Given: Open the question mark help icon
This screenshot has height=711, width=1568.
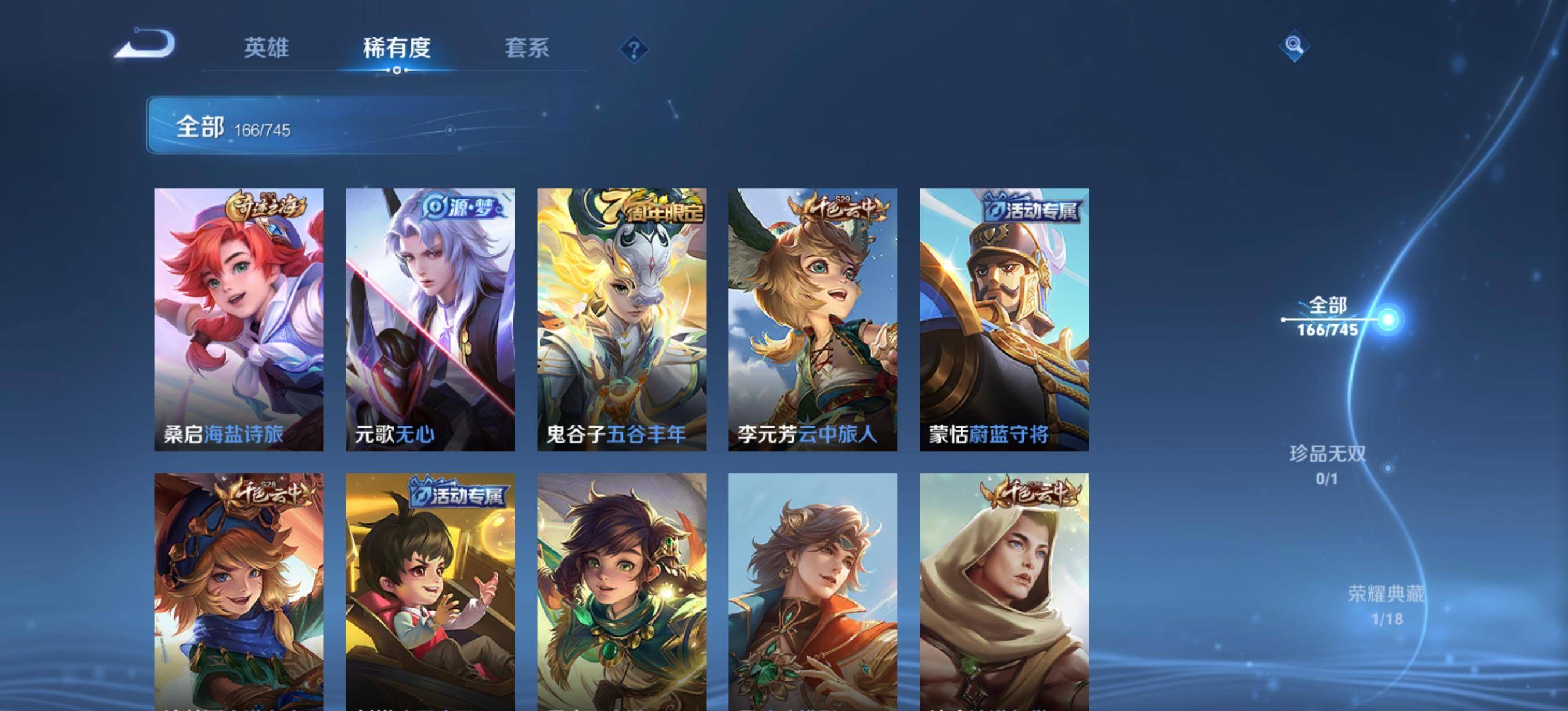Looking at the screenshot, I should (634, 49).
